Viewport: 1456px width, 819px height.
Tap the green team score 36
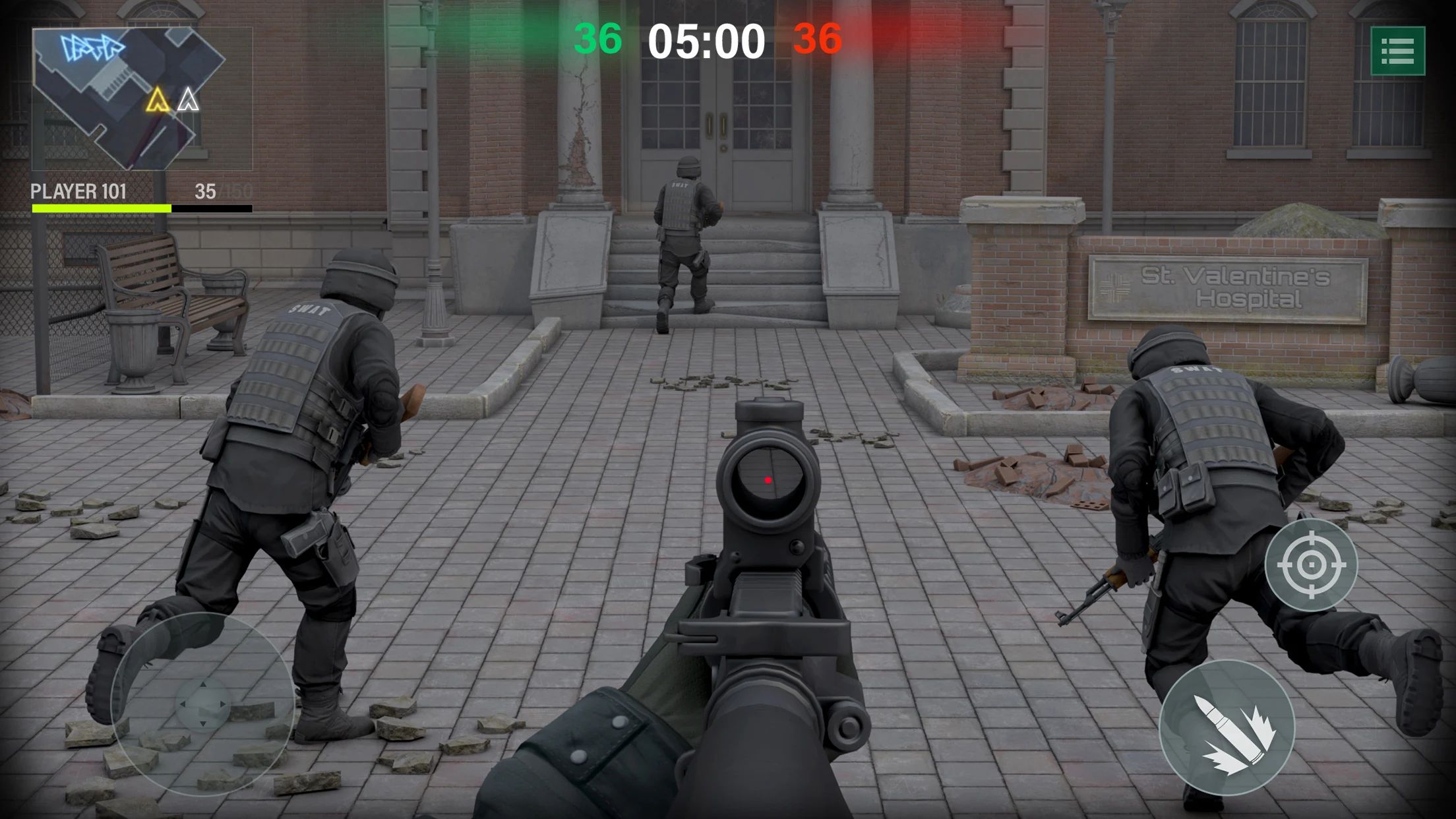pyautogui.click(x=597, y=40)
